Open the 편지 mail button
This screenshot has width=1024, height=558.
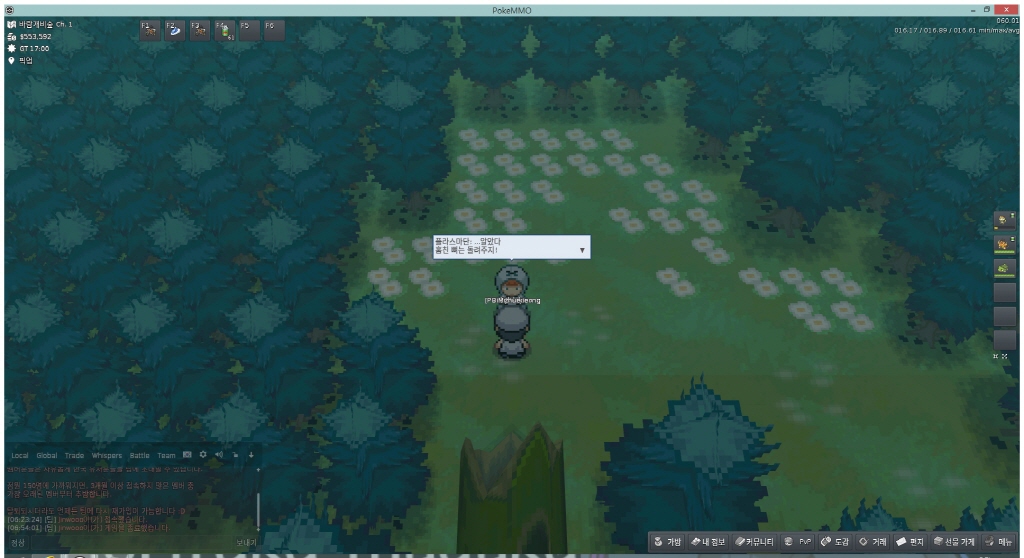(912, 542)
